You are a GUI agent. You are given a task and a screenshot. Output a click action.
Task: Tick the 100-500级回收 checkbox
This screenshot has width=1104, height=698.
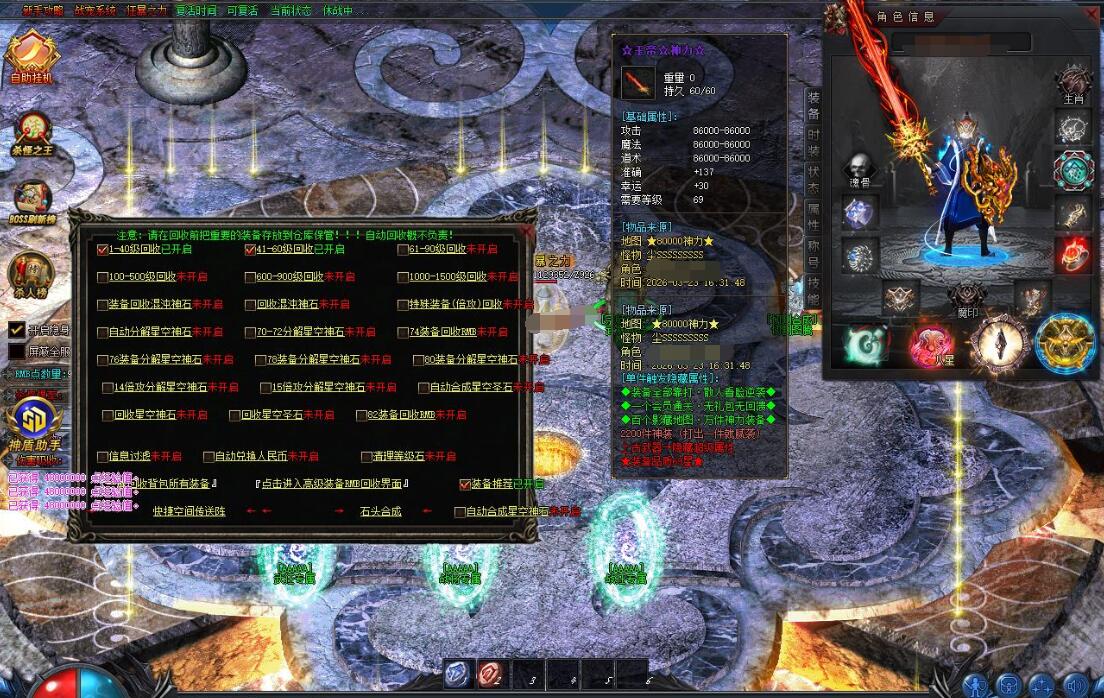tap(103, 277)
